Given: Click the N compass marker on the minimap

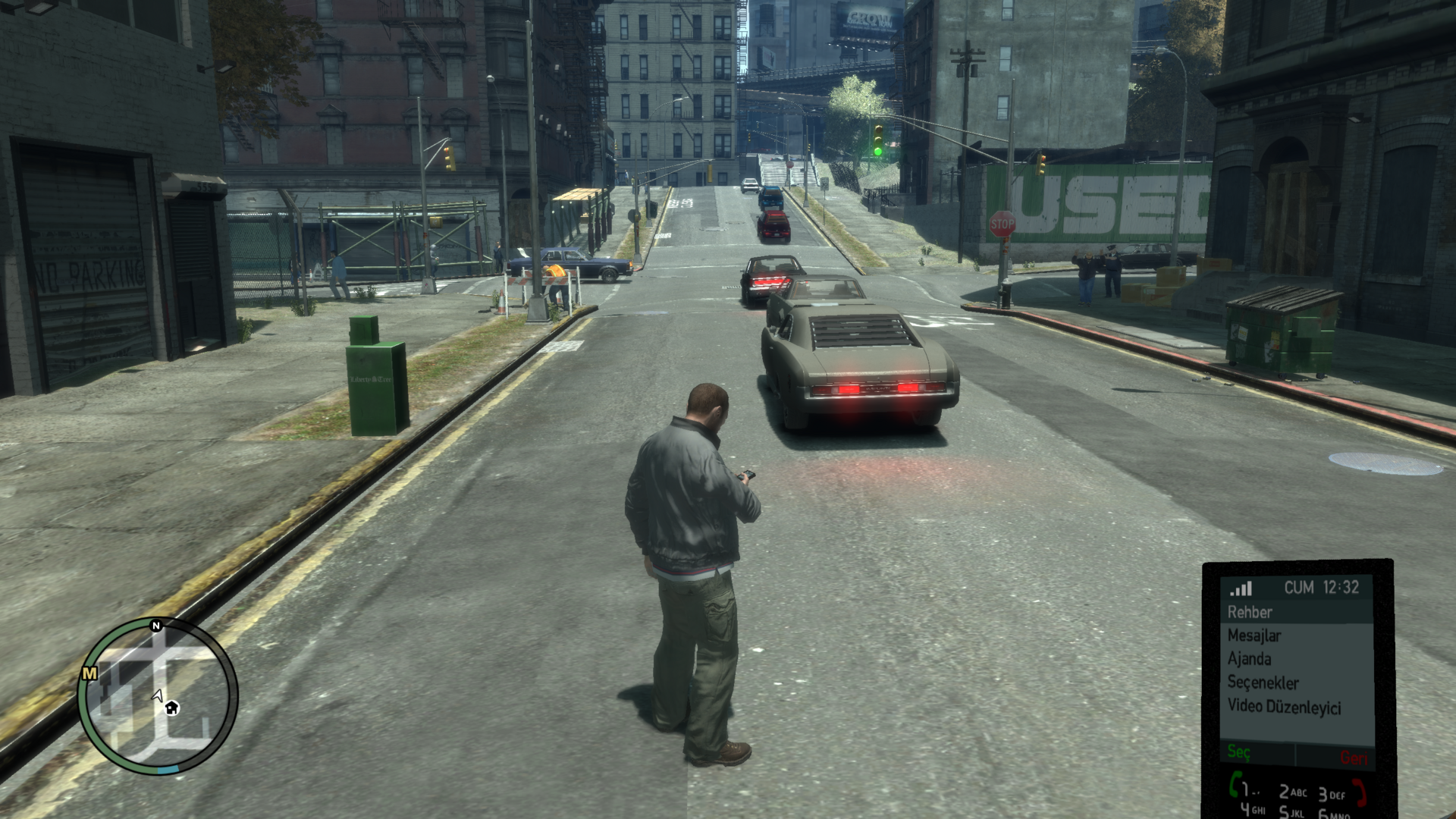Looking at the screenshot, I should (156, 626).
